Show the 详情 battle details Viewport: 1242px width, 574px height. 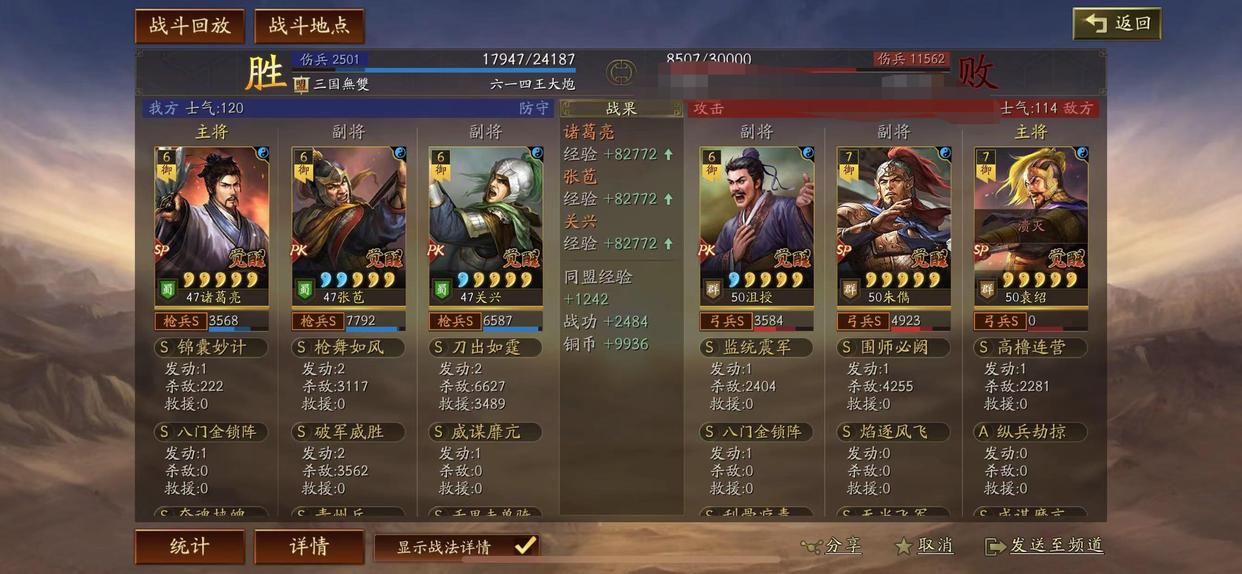click(309, 547)
